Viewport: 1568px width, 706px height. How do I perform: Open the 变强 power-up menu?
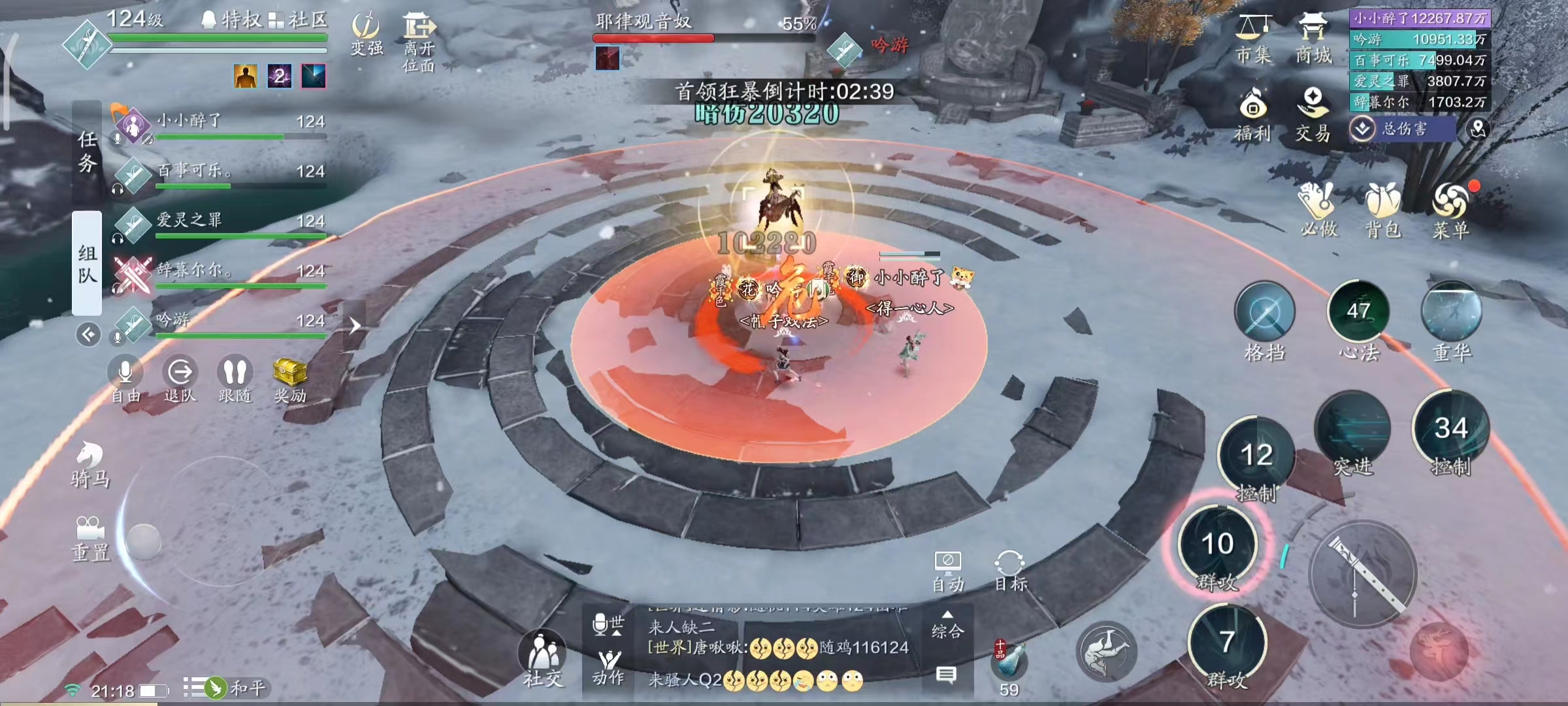tap(366, 33)
